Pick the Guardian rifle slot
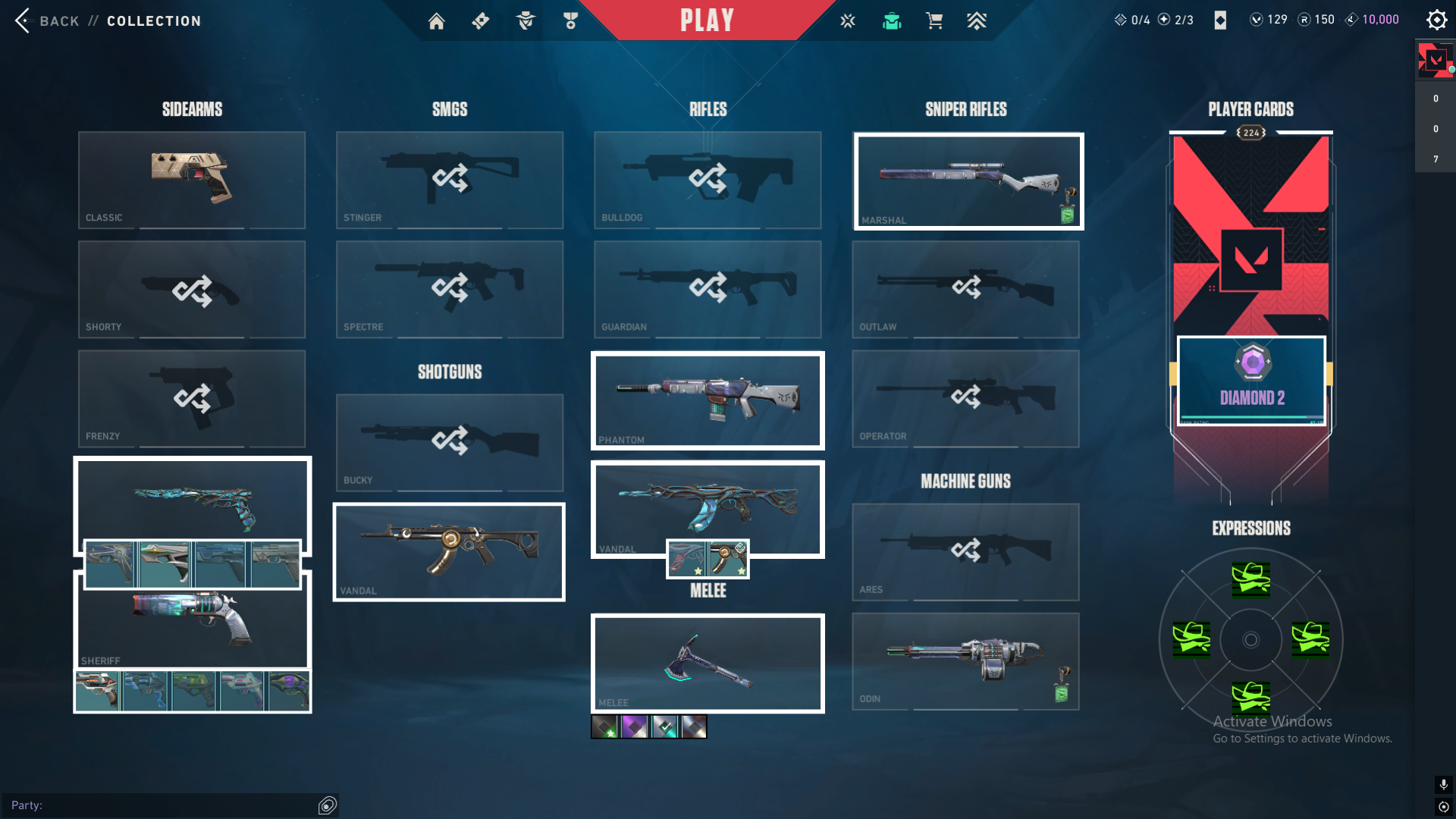The width and height of the screenshot is (1456, 819). (x=708, y=289)
